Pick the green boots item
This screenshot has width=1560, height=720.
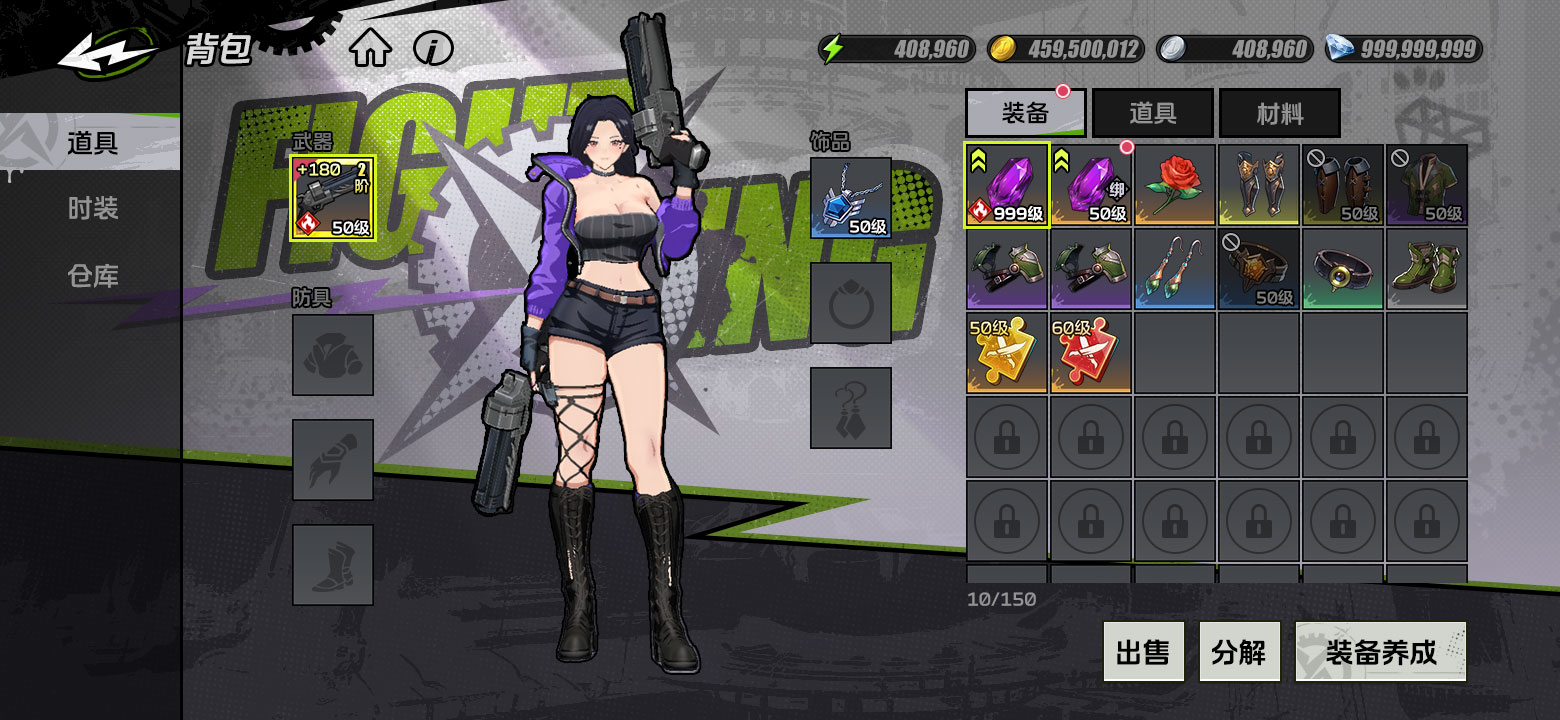tap(1427, 269)
